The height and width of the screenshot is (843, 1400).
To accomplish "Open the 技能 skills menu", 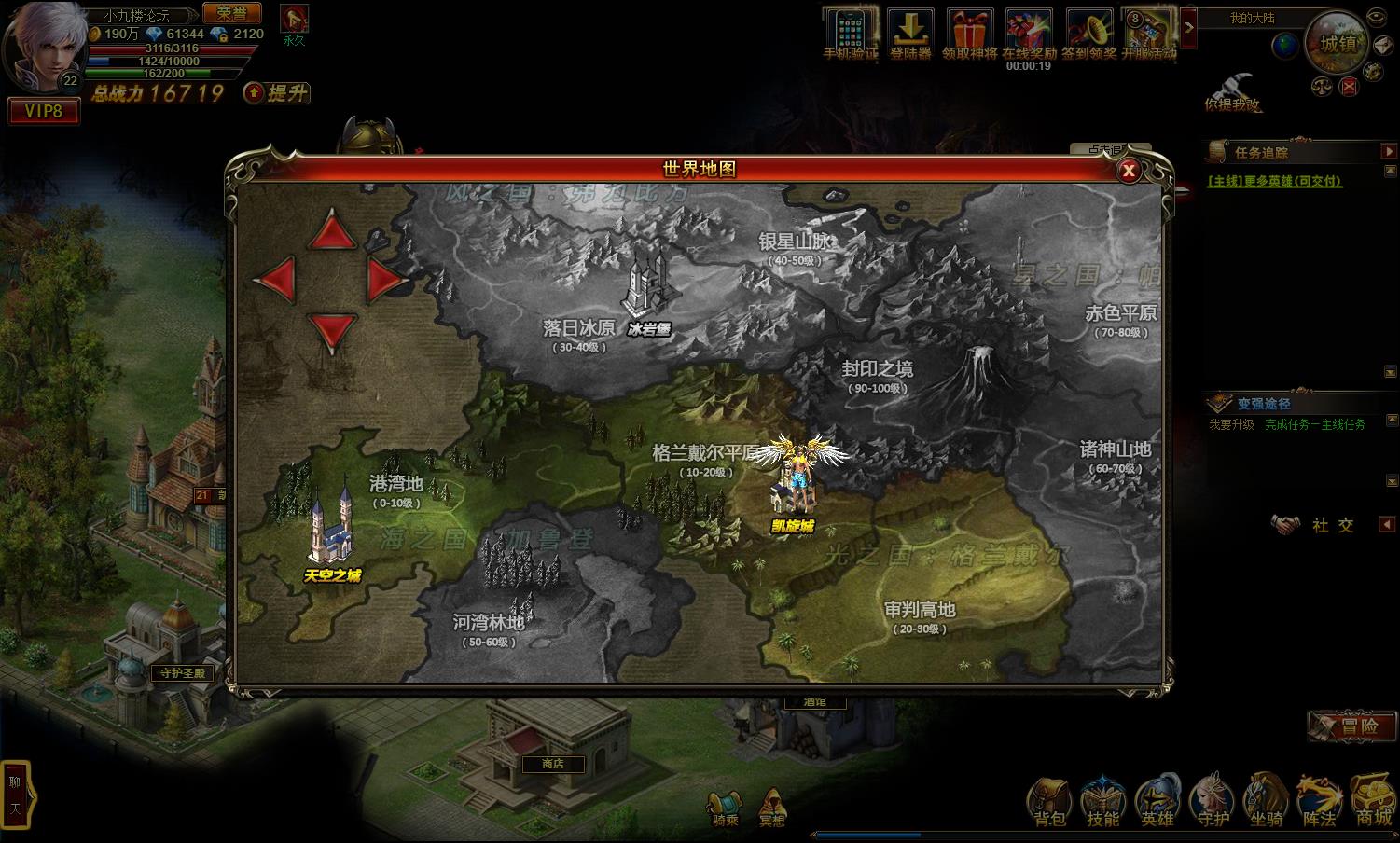I will pyautogui.click(x=1103, y=802).
